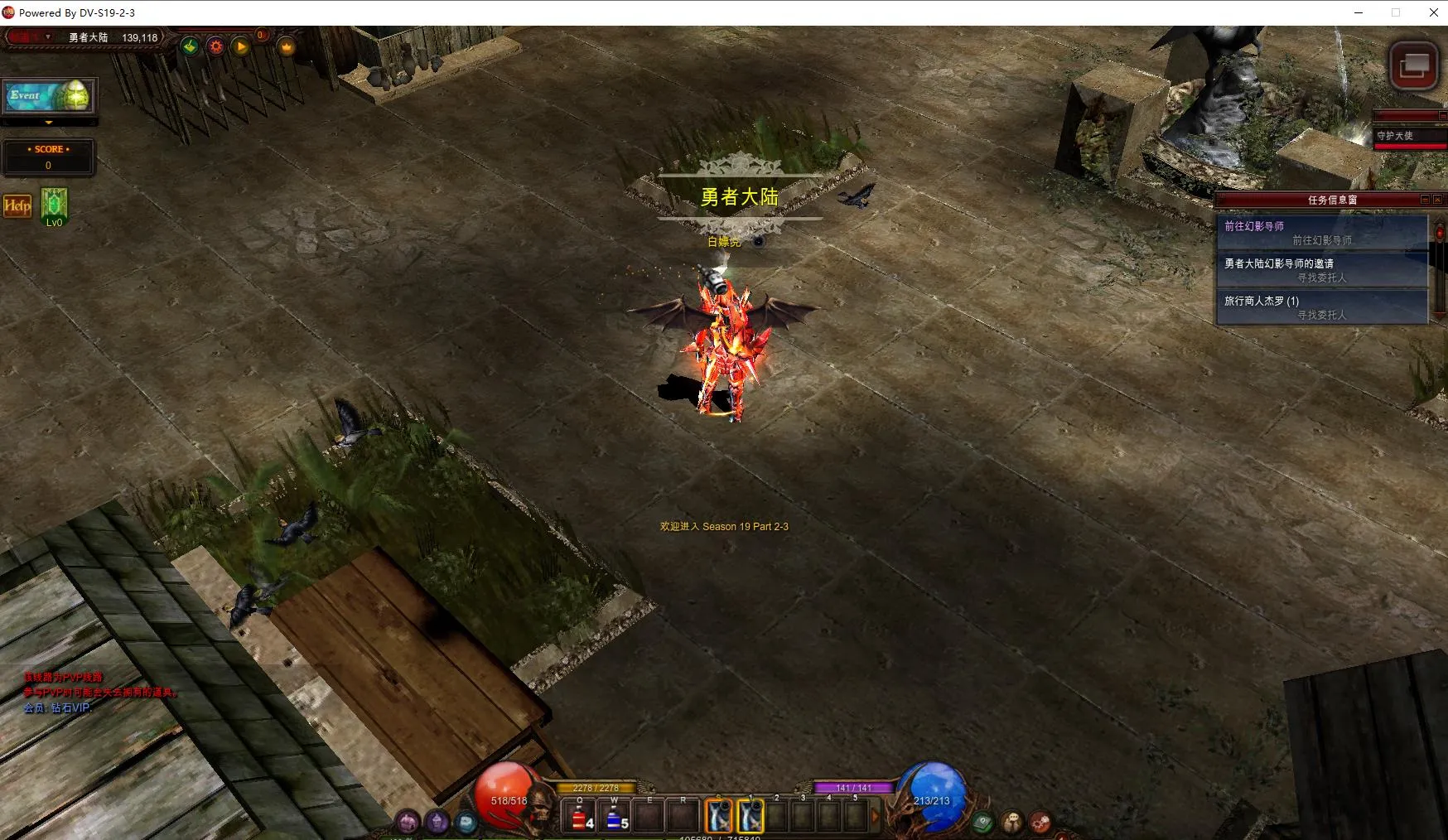
Task: Expand the arrow at skill bar's end
Action: [x=875, y=817]
